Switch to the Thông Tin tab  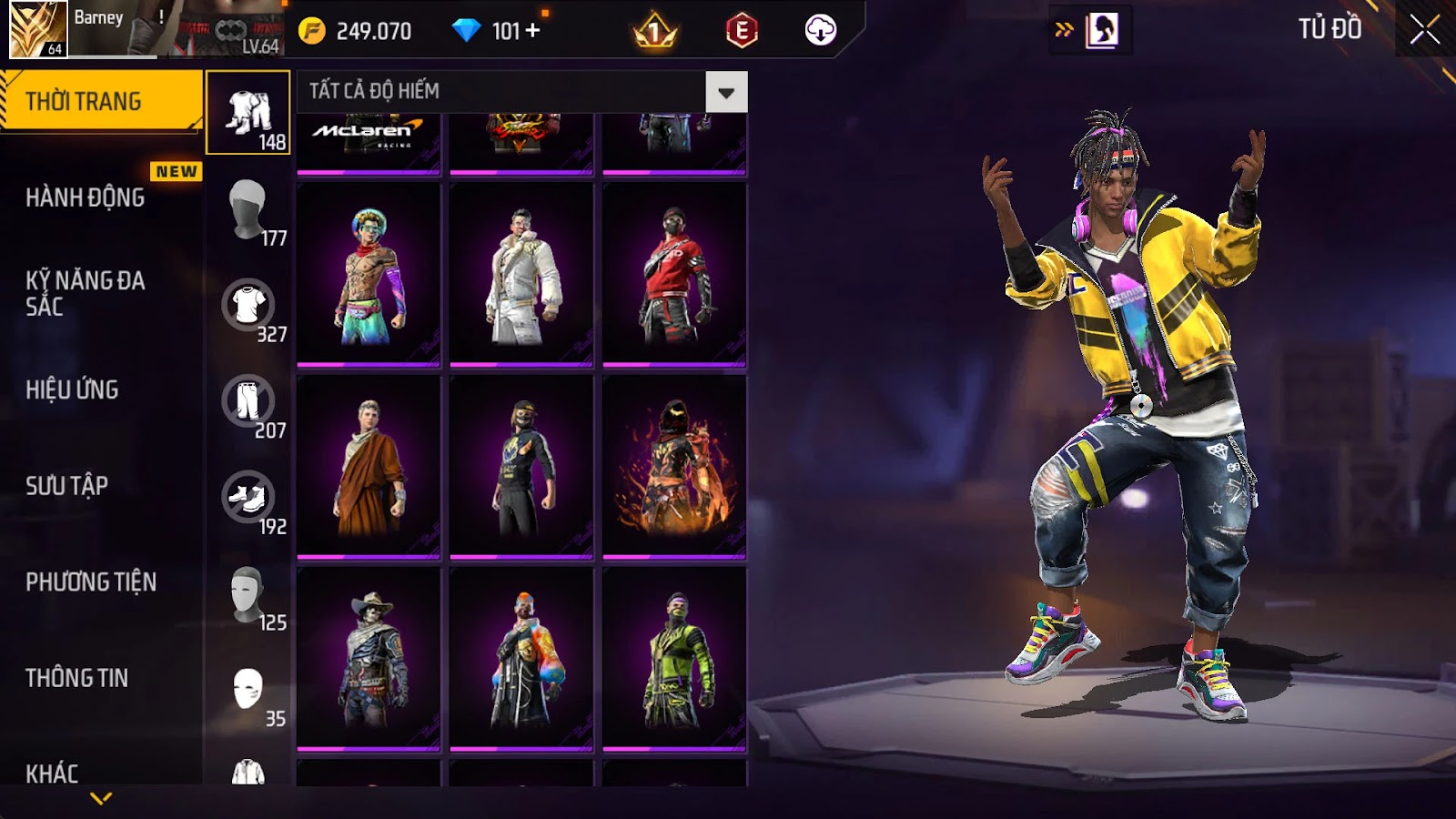[77, 678]
